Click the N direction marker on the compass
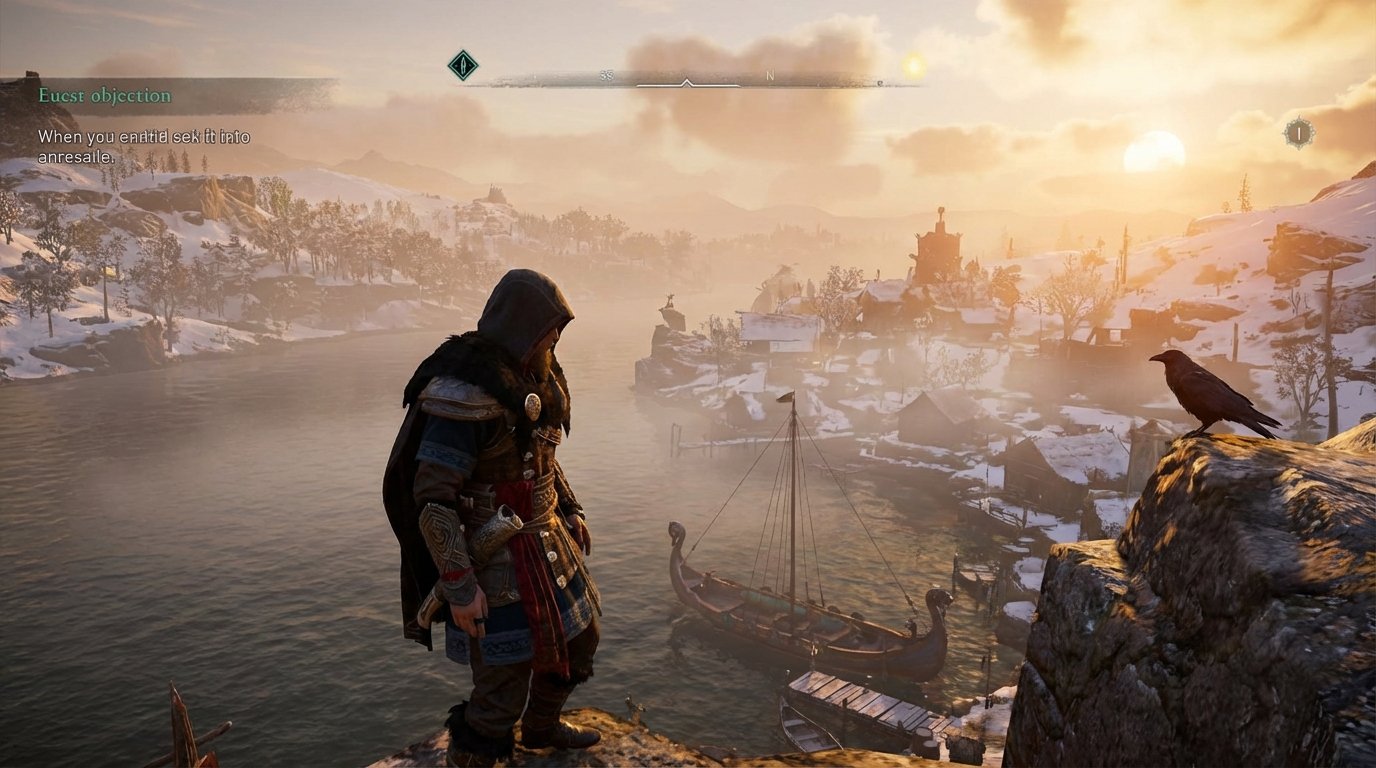Image resolution: width=1376 pixels, height=768 pixels. 770,75
